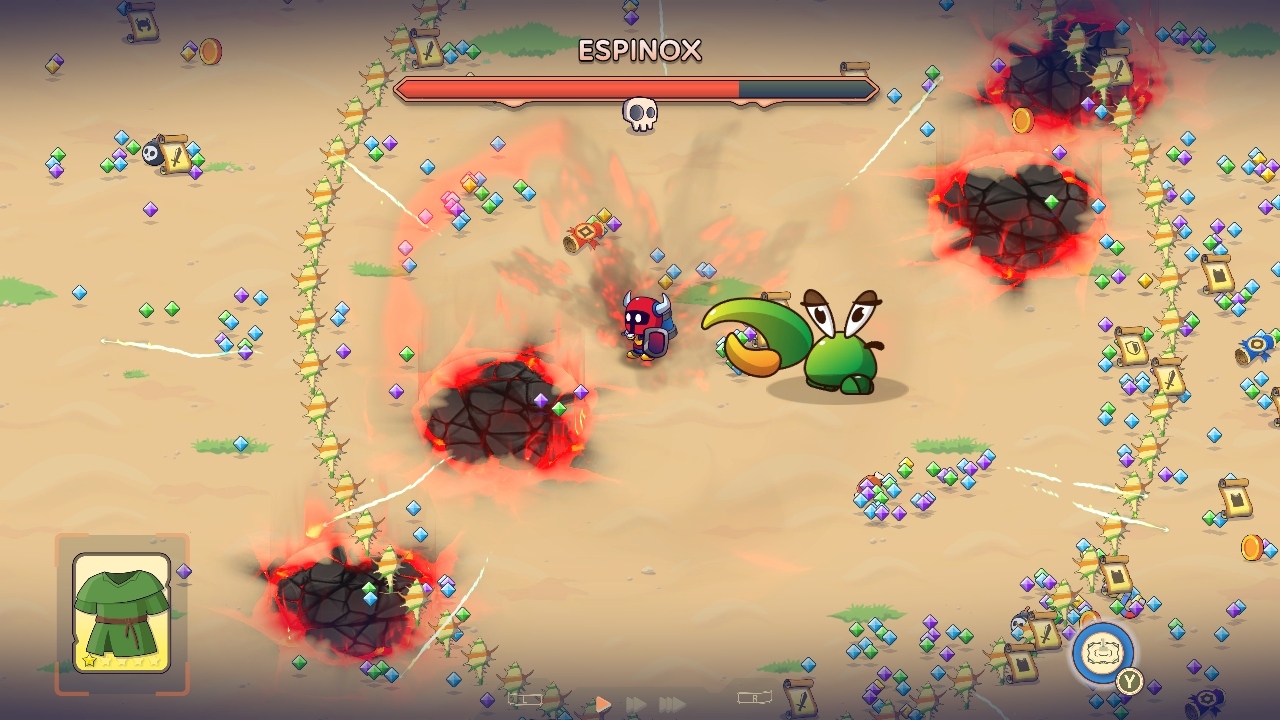Image resolution: width=1280 pixels, height=720 pixels.
Task: Select the ESPINOX boss name label
Action: pos(641,51)
